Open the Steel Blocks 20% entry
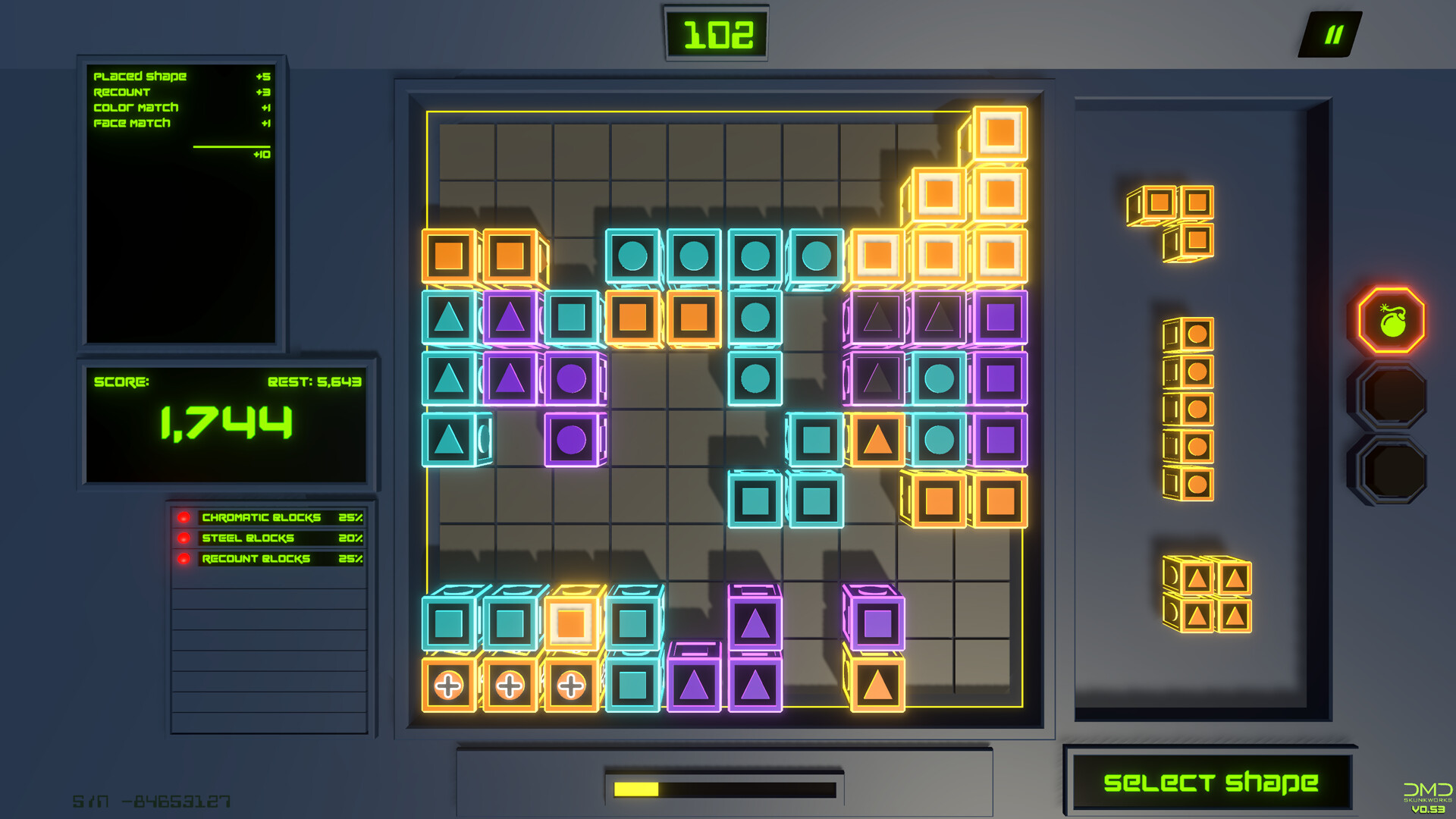This screenshot has width=1456, height=819. [x=281, y=538]
